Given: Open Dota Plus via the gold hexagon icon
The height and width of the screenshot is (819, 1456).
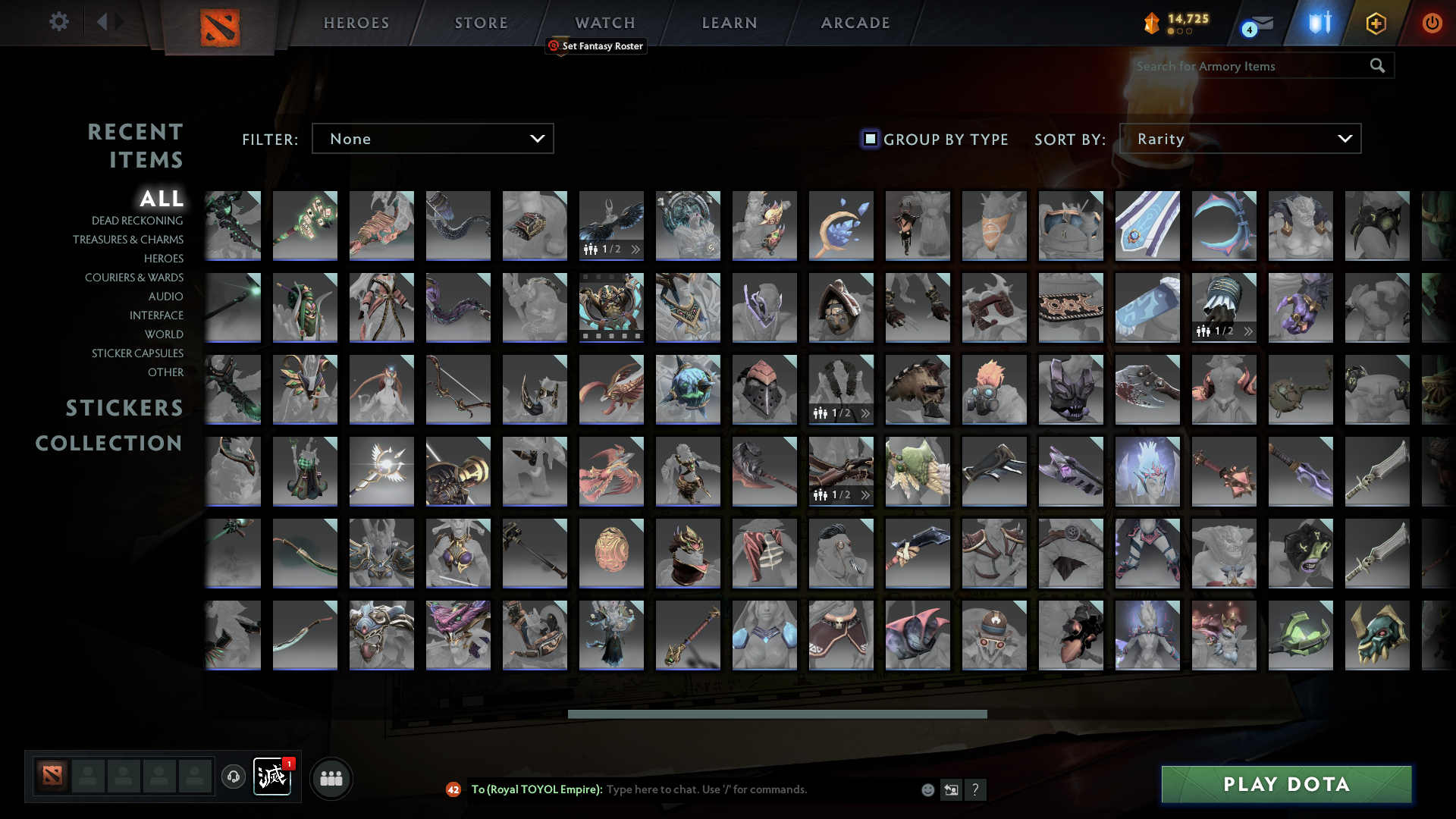Looking at the screenshot, I should [x=1376, y=23].
